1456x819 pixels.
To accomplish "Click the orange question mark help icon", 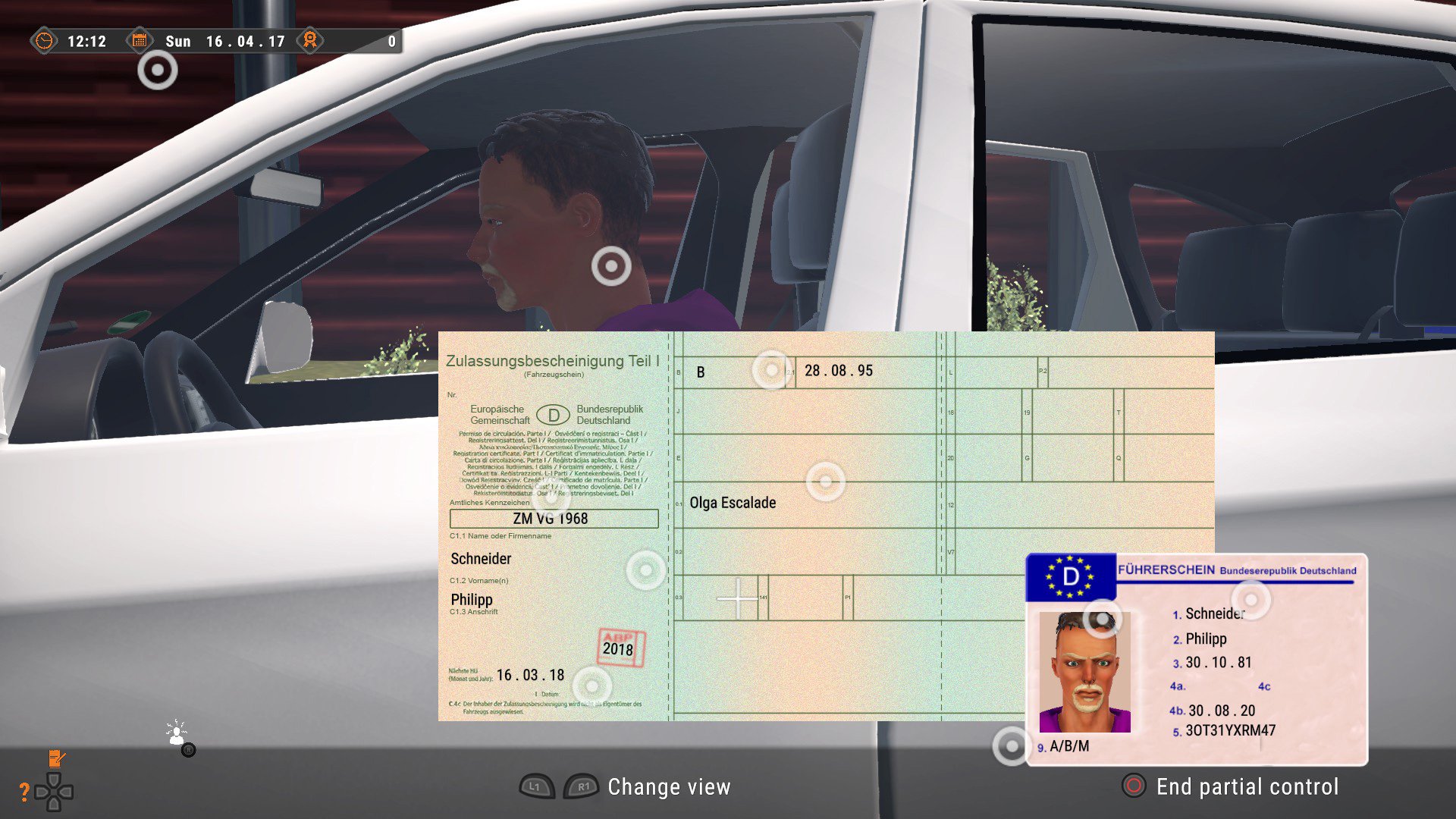I will (x=27, y=790).
